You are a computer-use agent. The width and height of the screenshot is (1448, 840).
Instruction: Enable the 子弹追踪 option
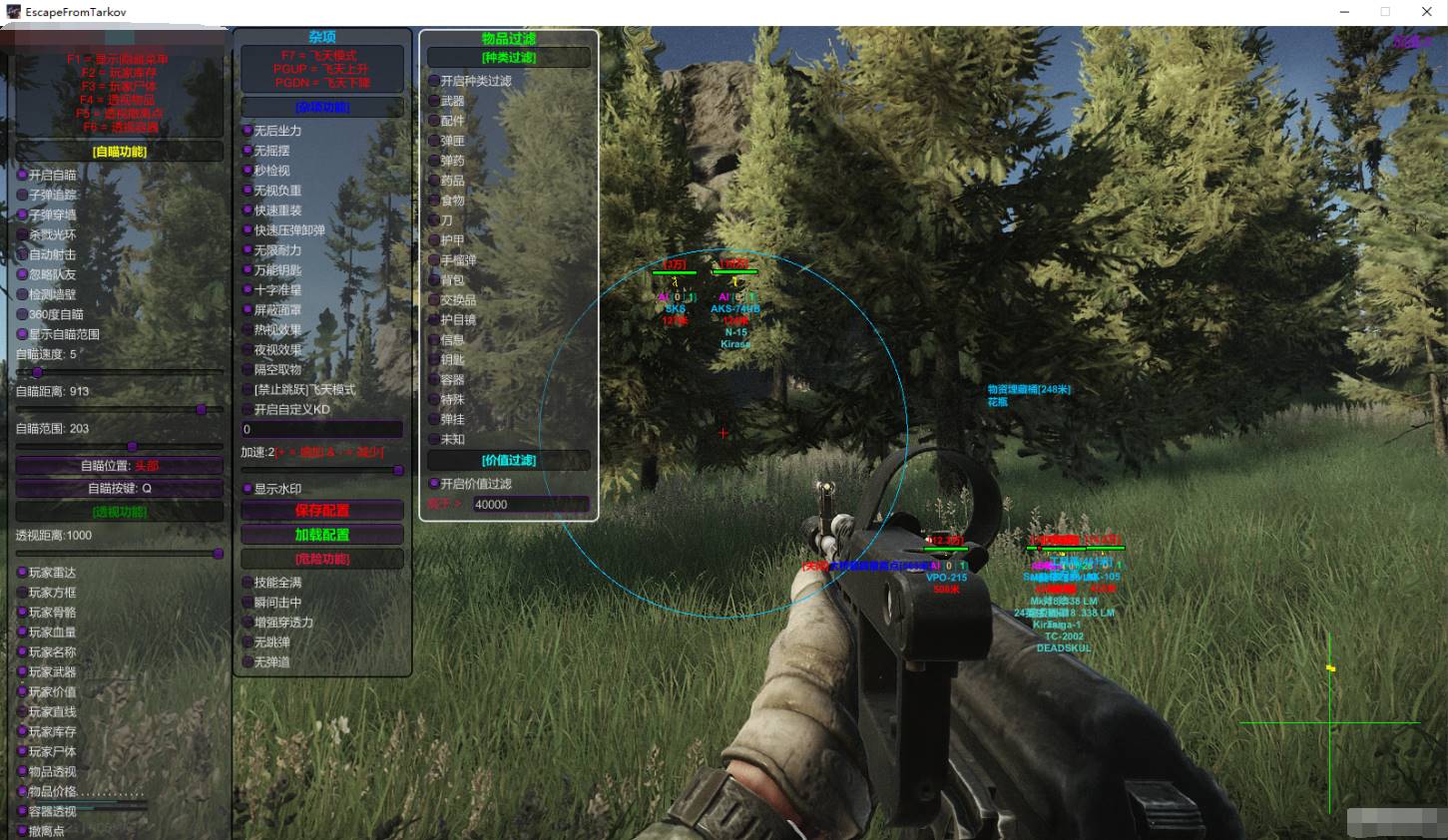coord(23,195)
